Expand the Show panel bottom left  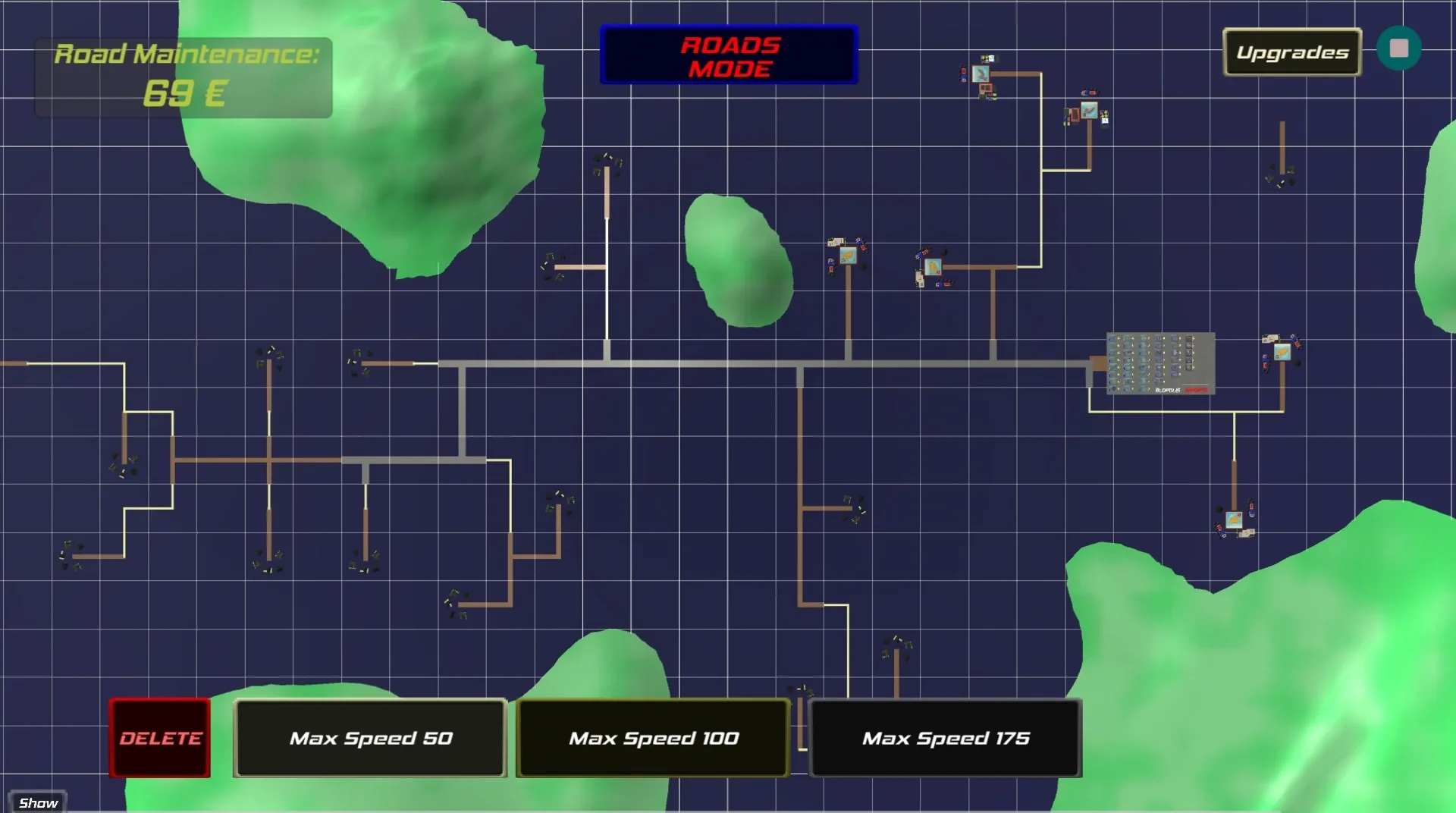(x=38, y=802)
